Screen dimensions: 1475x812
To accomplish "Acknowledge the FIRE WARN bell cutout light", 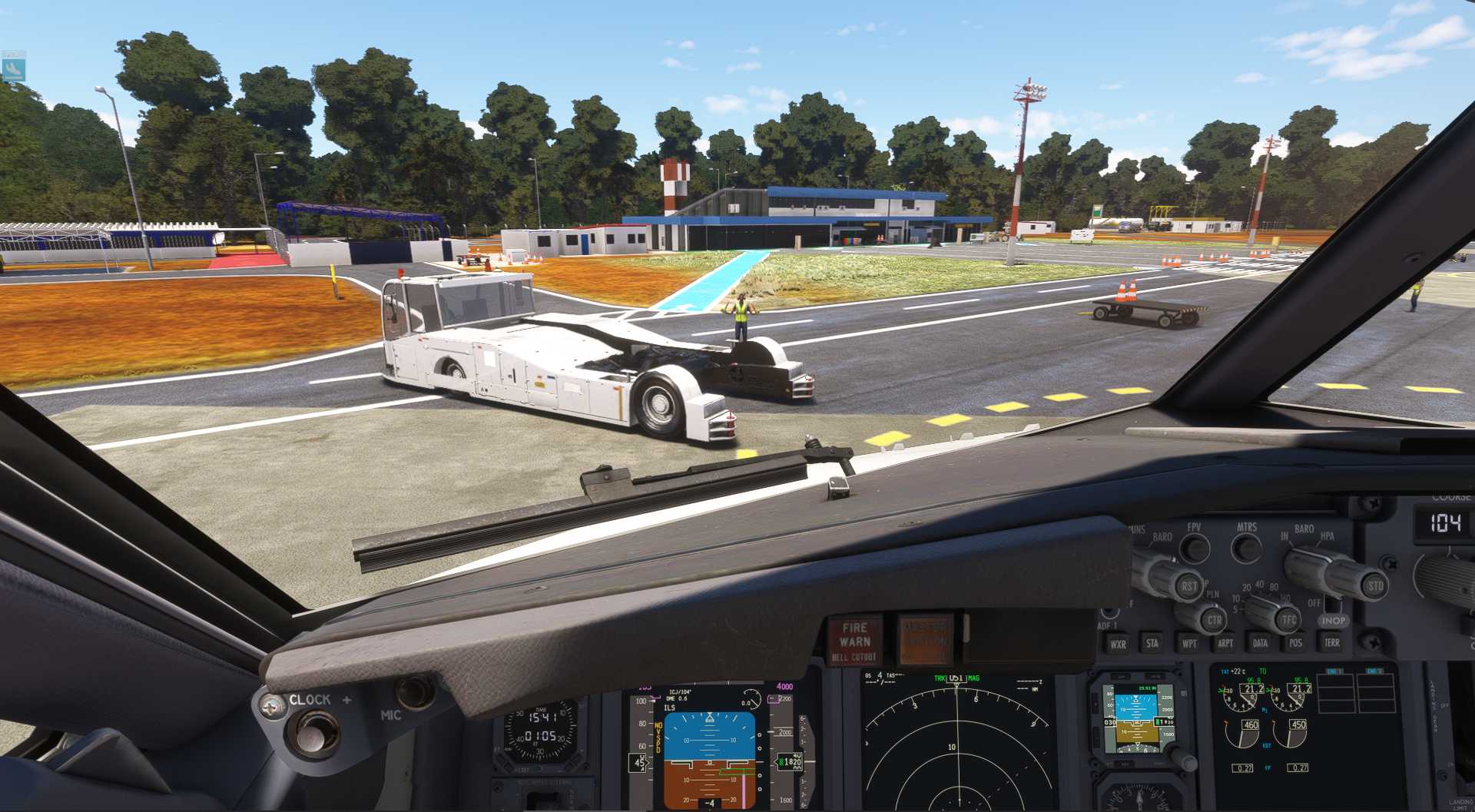I will pos(854,641).
